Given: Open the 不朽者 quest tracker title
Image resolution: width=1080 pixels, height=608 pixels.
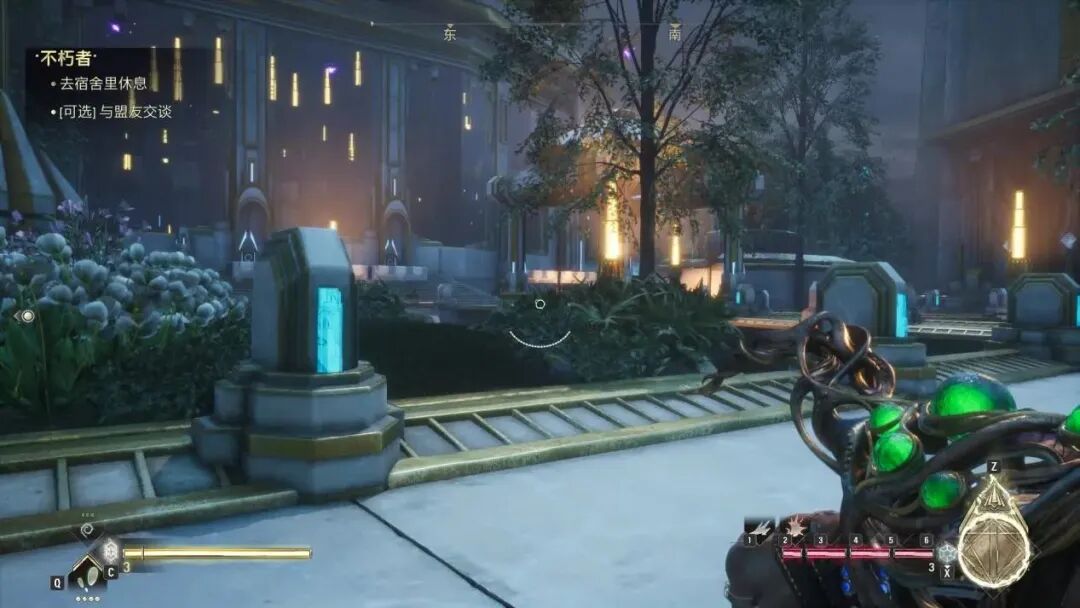Looking at the screenshot, I should pos(66,59).
